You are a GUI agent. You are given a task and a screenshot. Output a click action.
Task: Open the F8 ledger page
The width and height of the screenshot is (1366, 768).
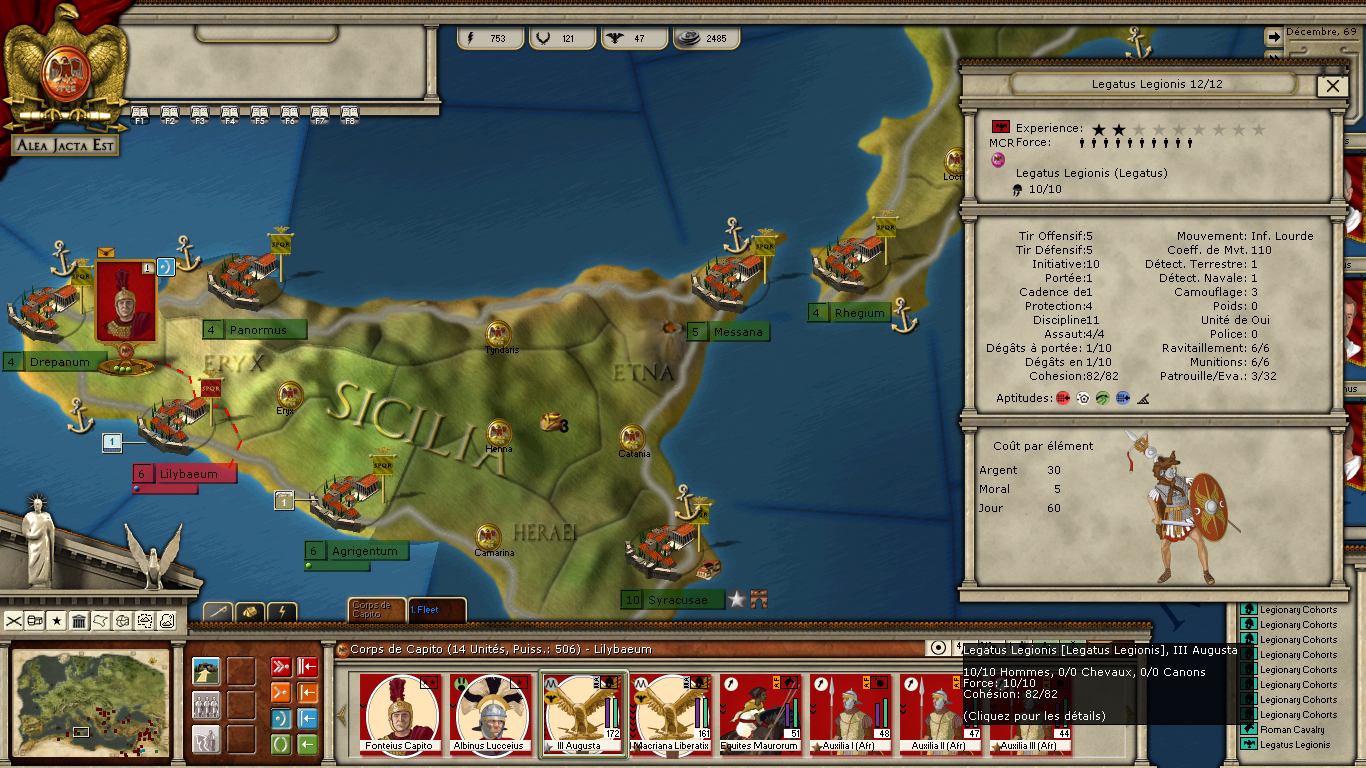click(x=350, y=113)
